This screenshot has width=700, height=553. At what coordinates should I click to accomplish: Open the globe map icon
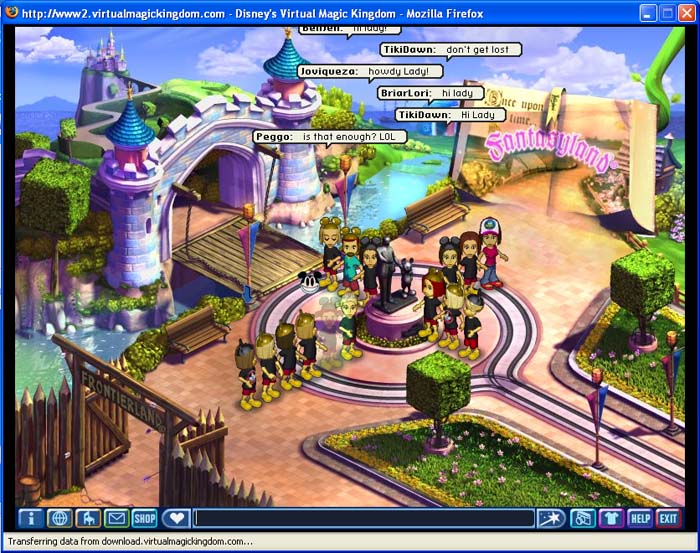(59, 518)
